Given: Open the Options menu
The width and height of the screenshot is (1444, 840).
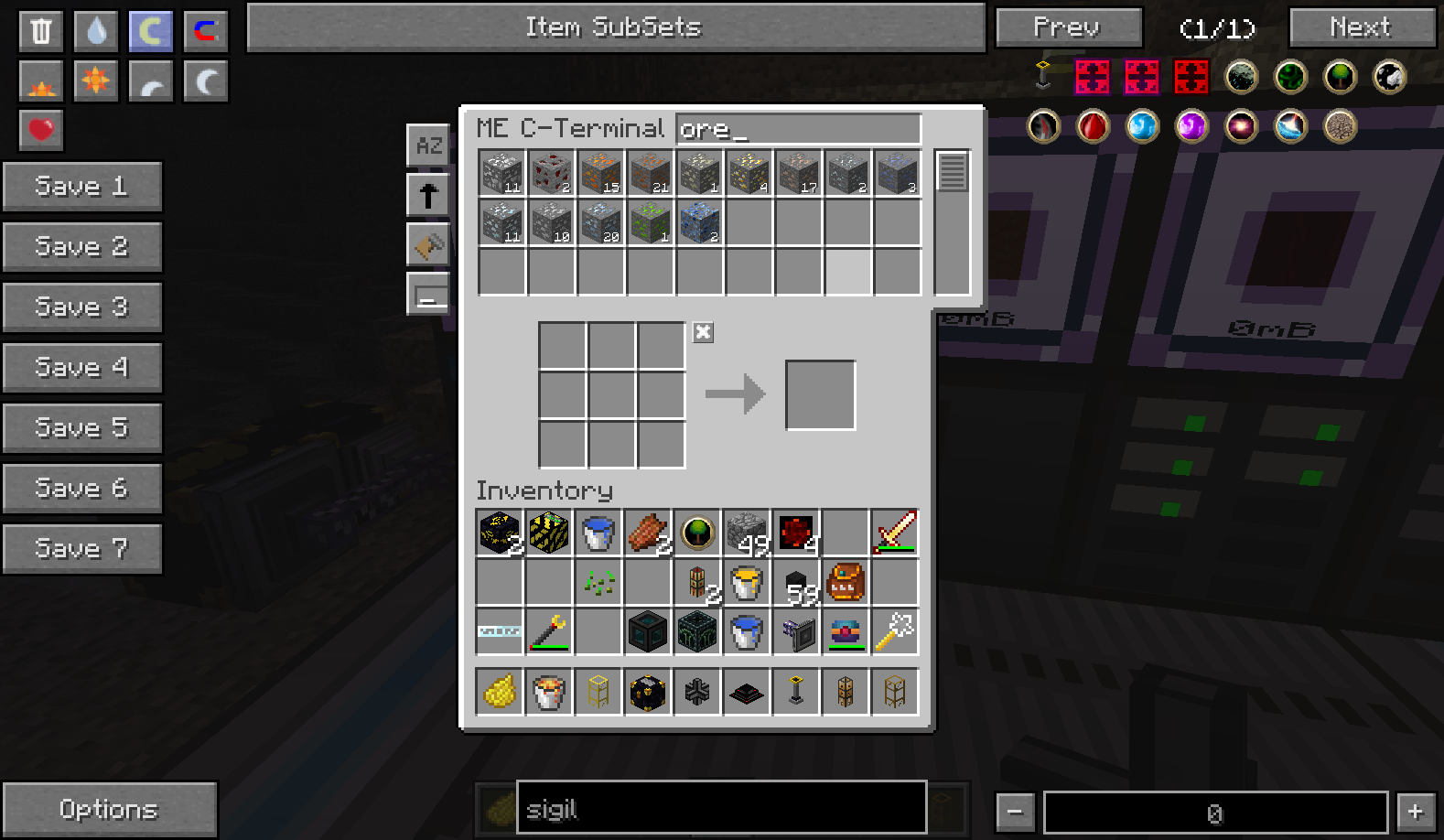Looking at the screenshot, I should click(109, 809).
